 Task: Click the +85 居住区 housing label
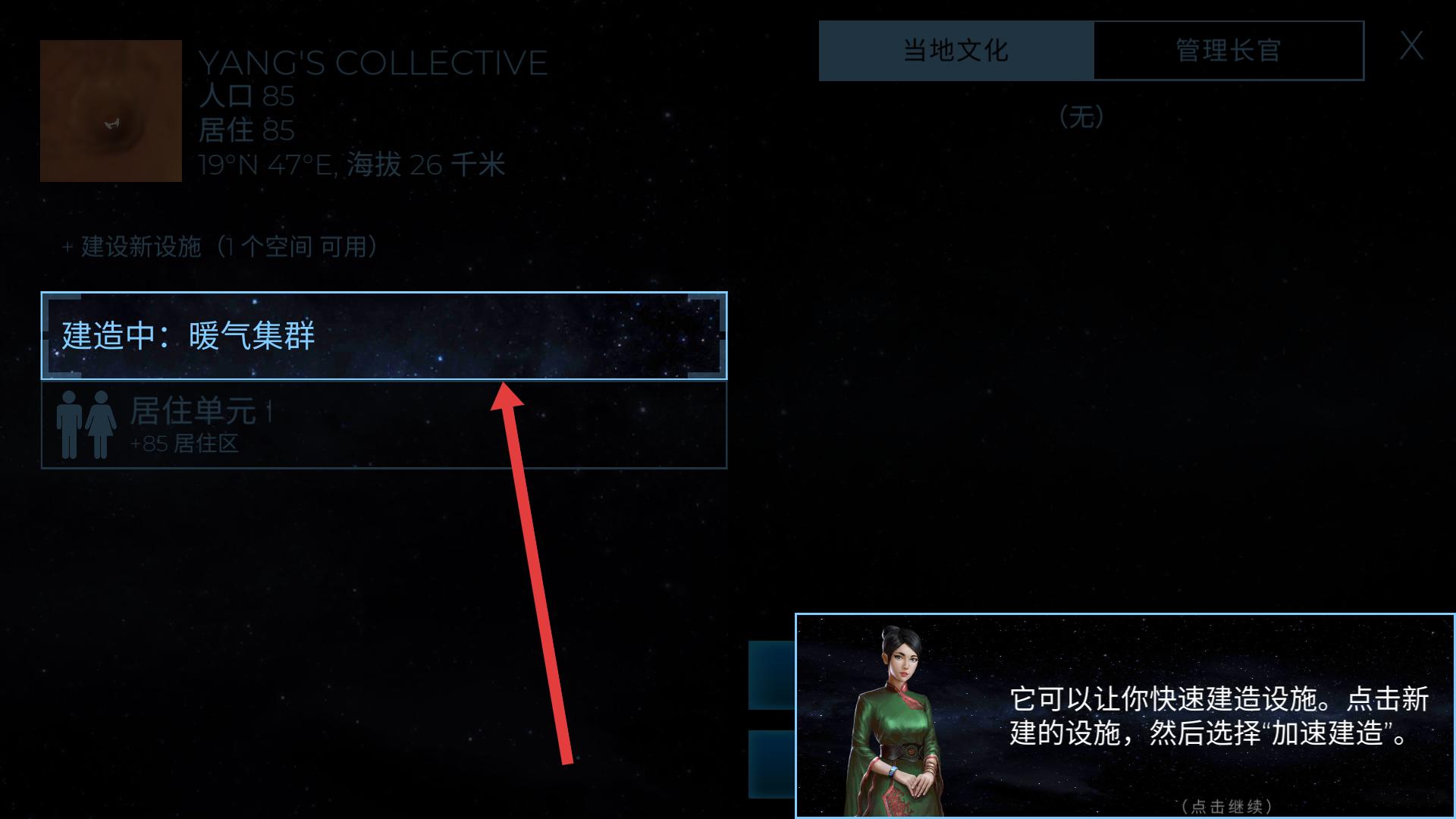pos(186,445)
